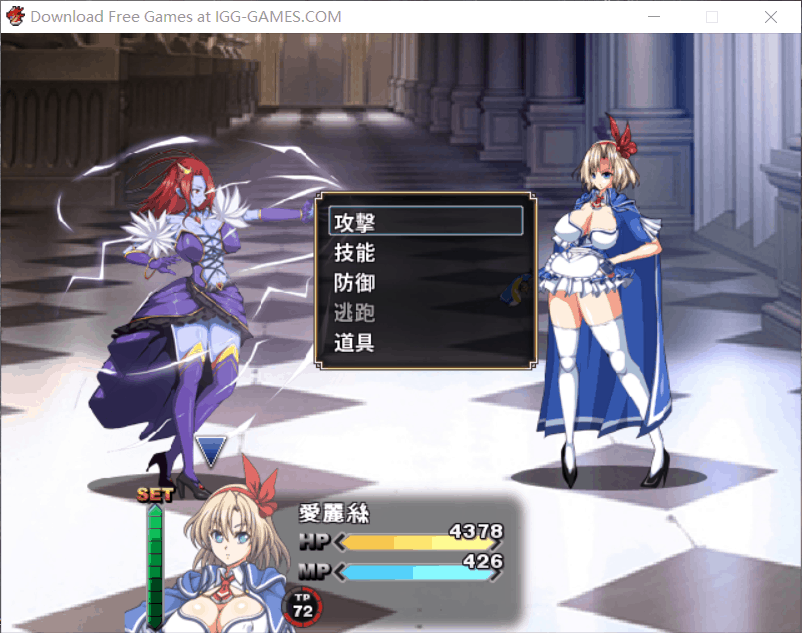Pick the greyed-out 逃跑 escape option

pos(425,312)
